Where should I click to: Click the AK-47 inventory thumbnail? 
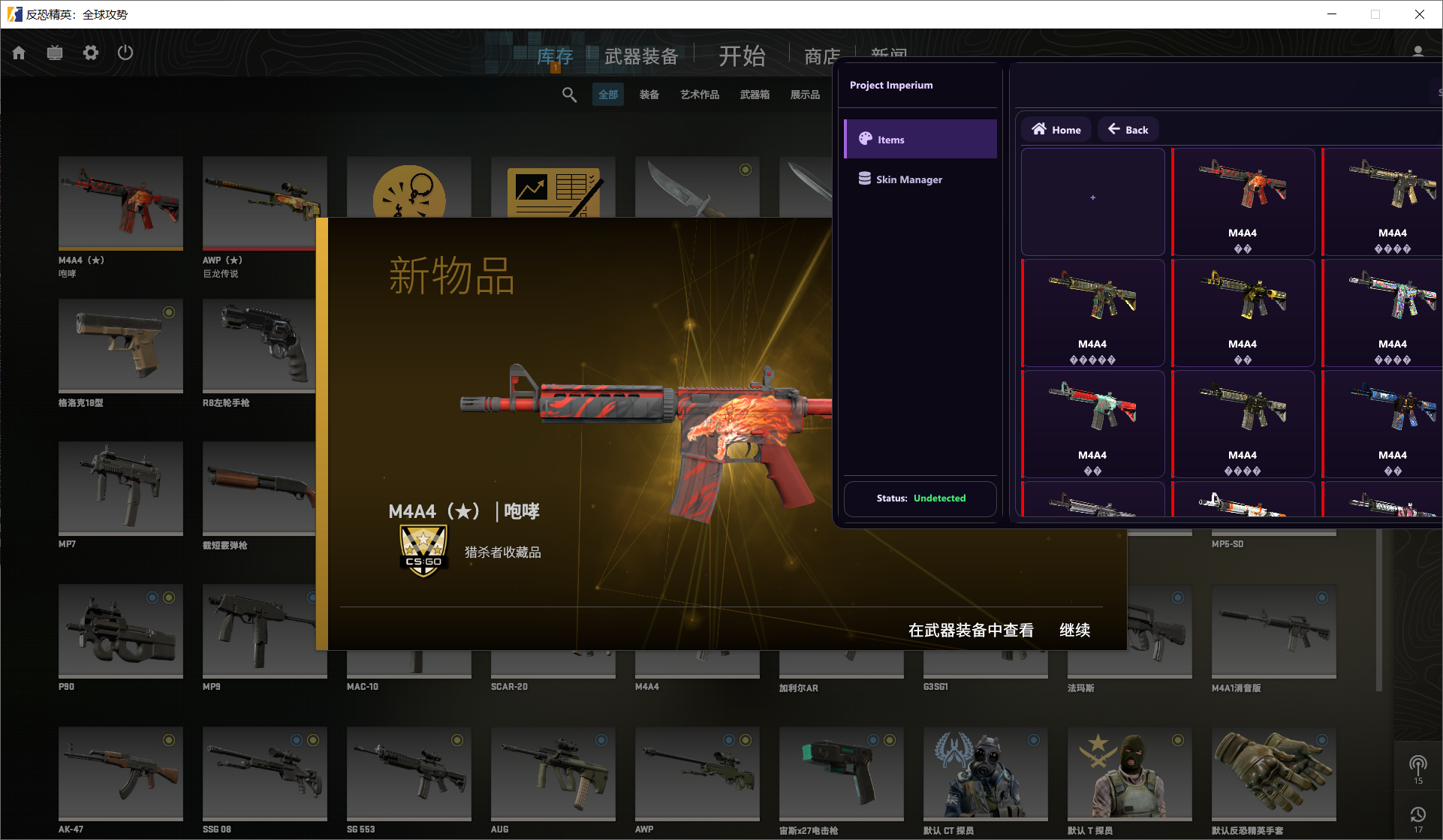pos(120,773)
